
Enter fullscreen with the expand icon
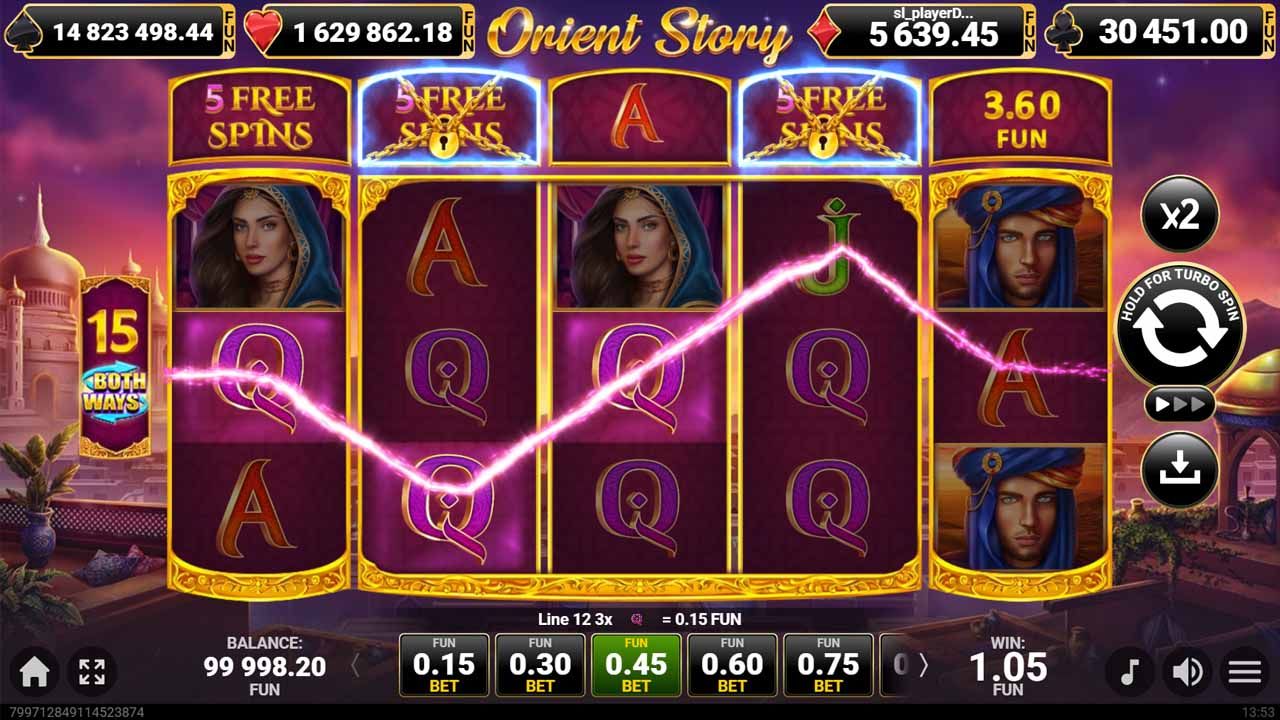[x=93, y=671]
